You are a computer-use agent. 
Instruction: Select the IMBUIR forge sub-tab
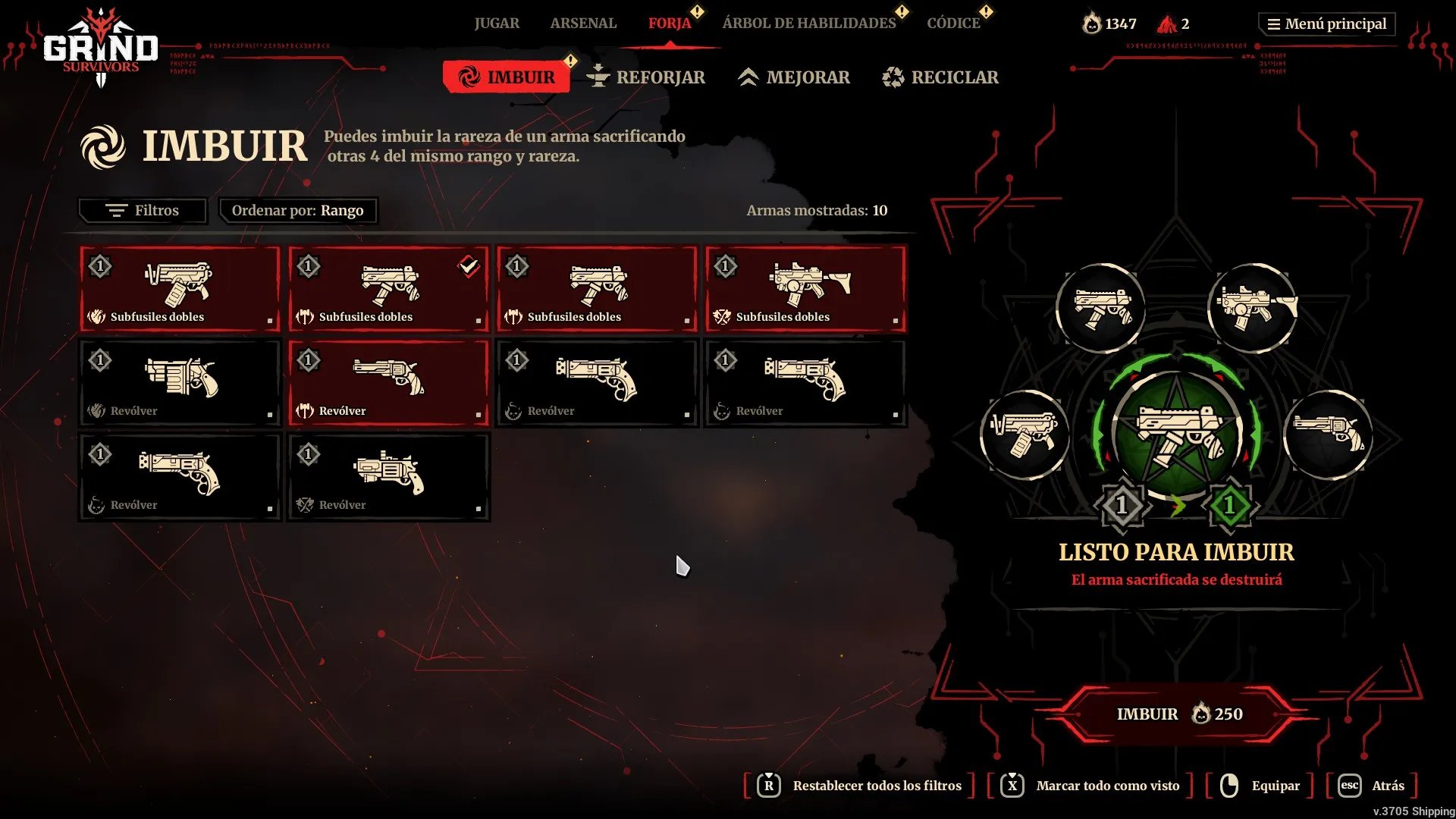tap(507, 77)
